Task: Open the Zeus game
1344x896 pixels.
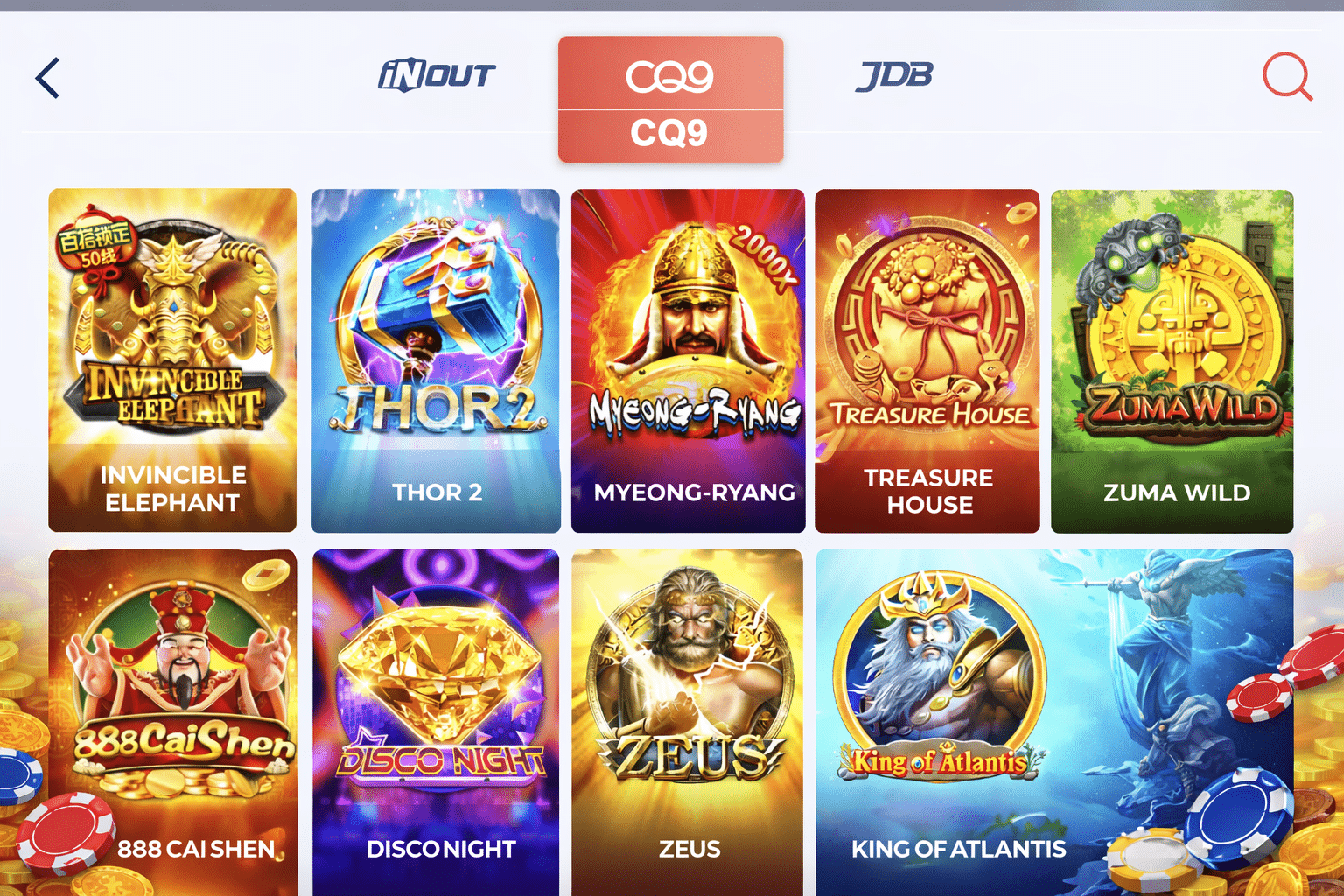Action: pos(687,717)
